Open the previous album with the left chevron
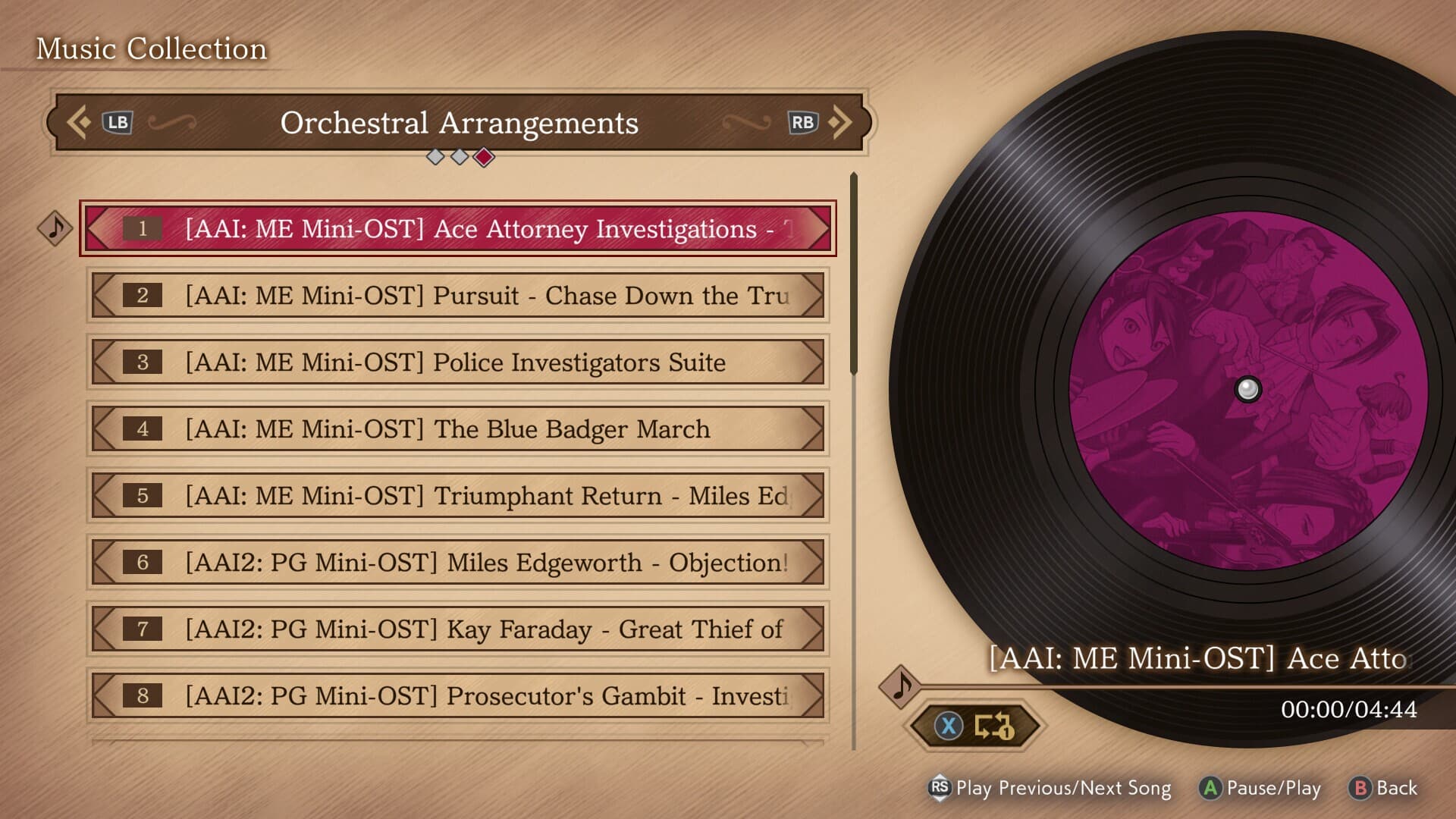 coord(78,121)
